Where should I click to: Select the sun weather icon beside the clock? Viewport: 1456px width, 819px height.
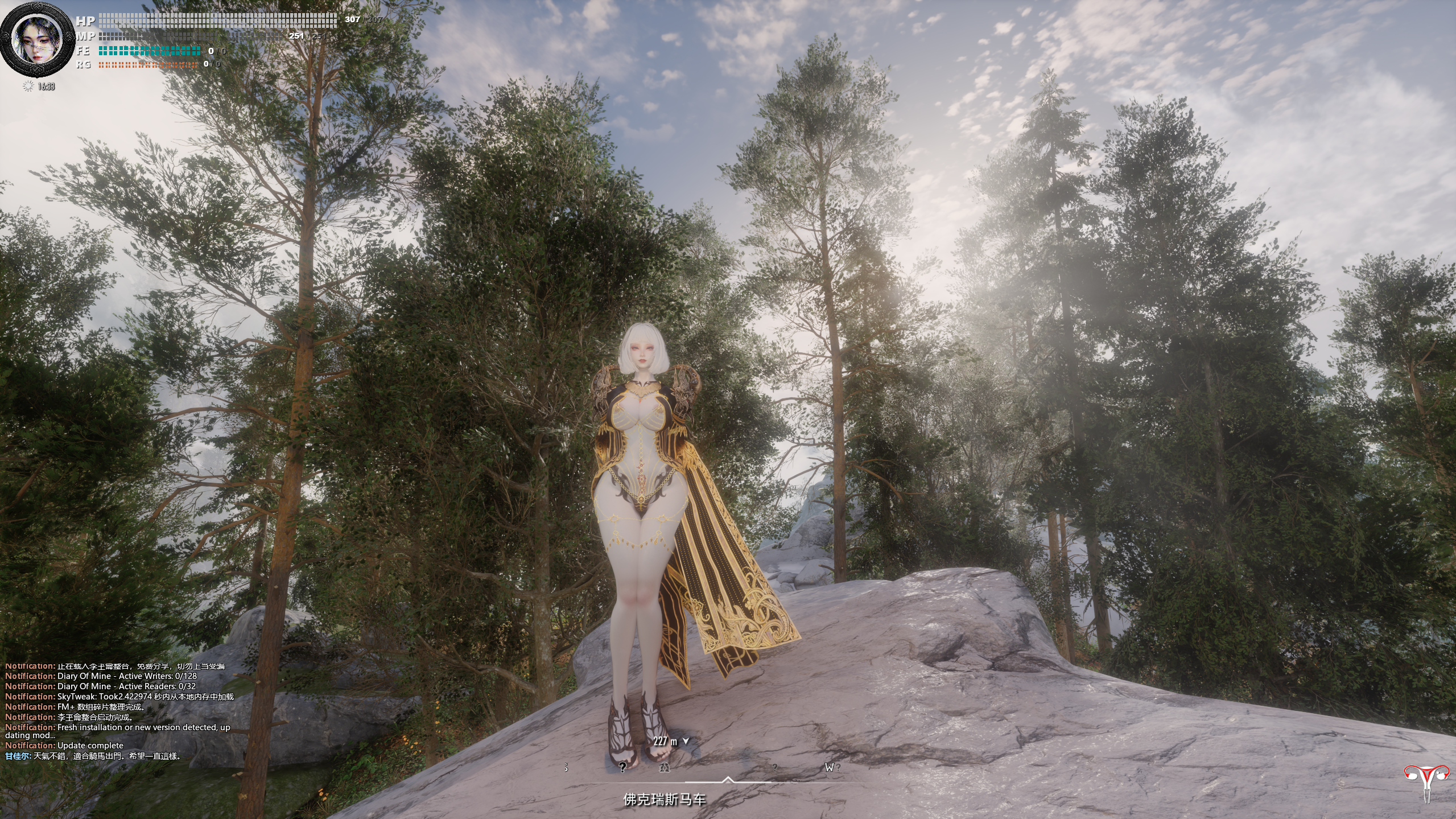click(x=28, y=87)
